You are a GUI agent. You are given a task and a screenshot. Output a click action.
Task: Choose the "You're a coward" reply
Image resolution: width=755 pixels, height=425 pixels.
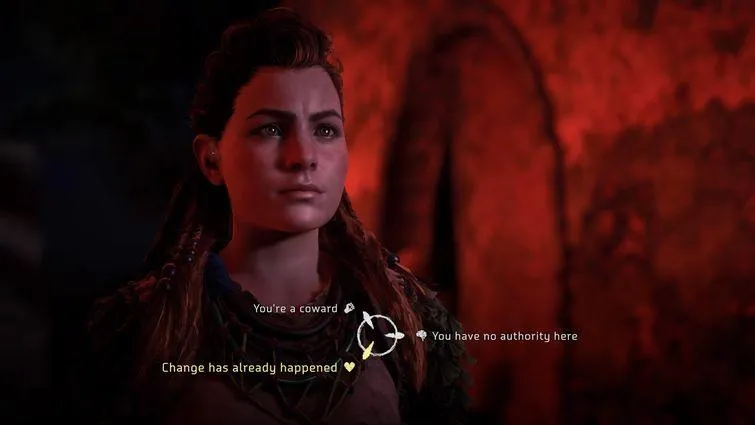click(x=297, y=308)
